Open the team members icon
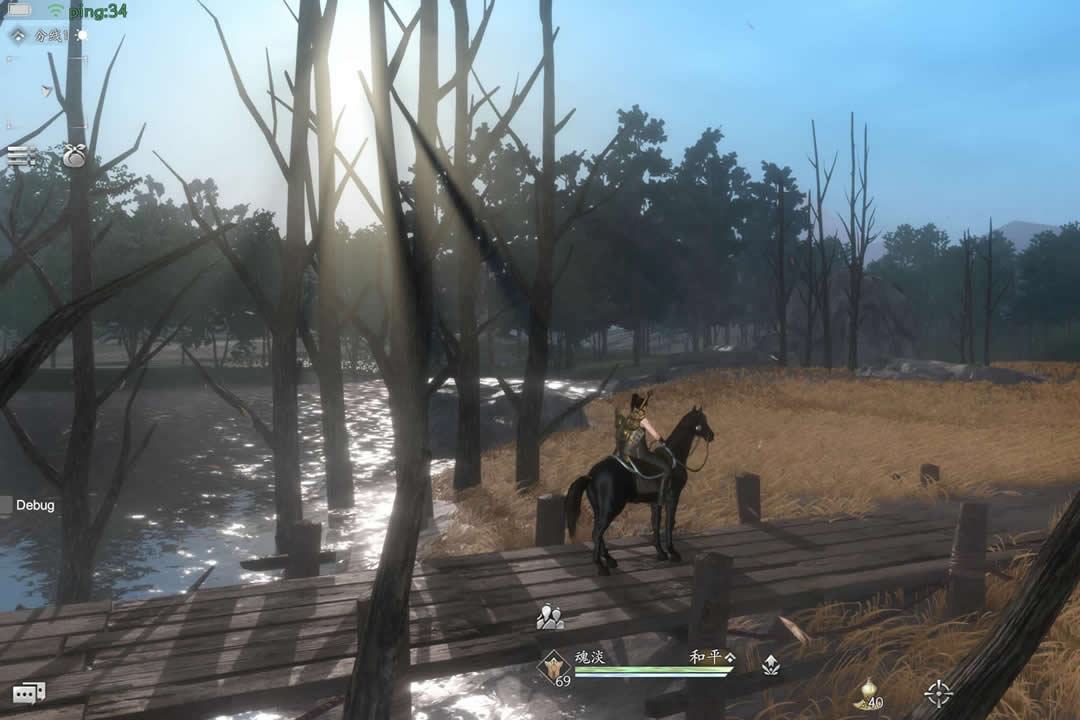This screenshot has height=720, width=1080. point(549,618)
